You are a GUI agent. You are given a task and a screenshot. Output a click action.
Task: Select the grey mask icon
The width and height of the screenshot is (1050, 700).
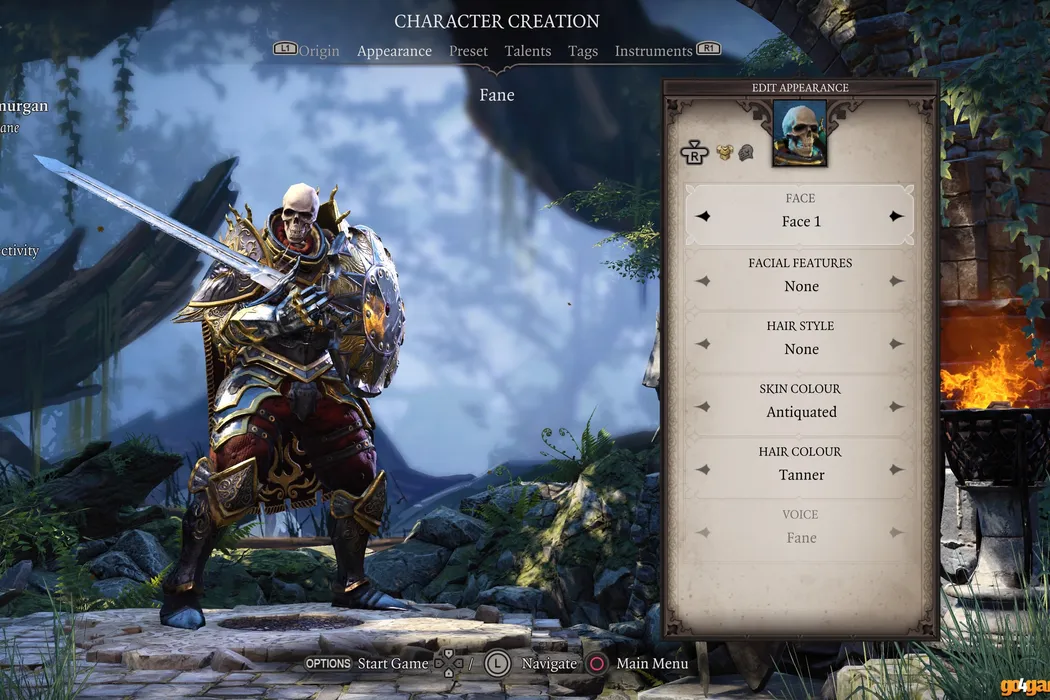coord(746,153)
